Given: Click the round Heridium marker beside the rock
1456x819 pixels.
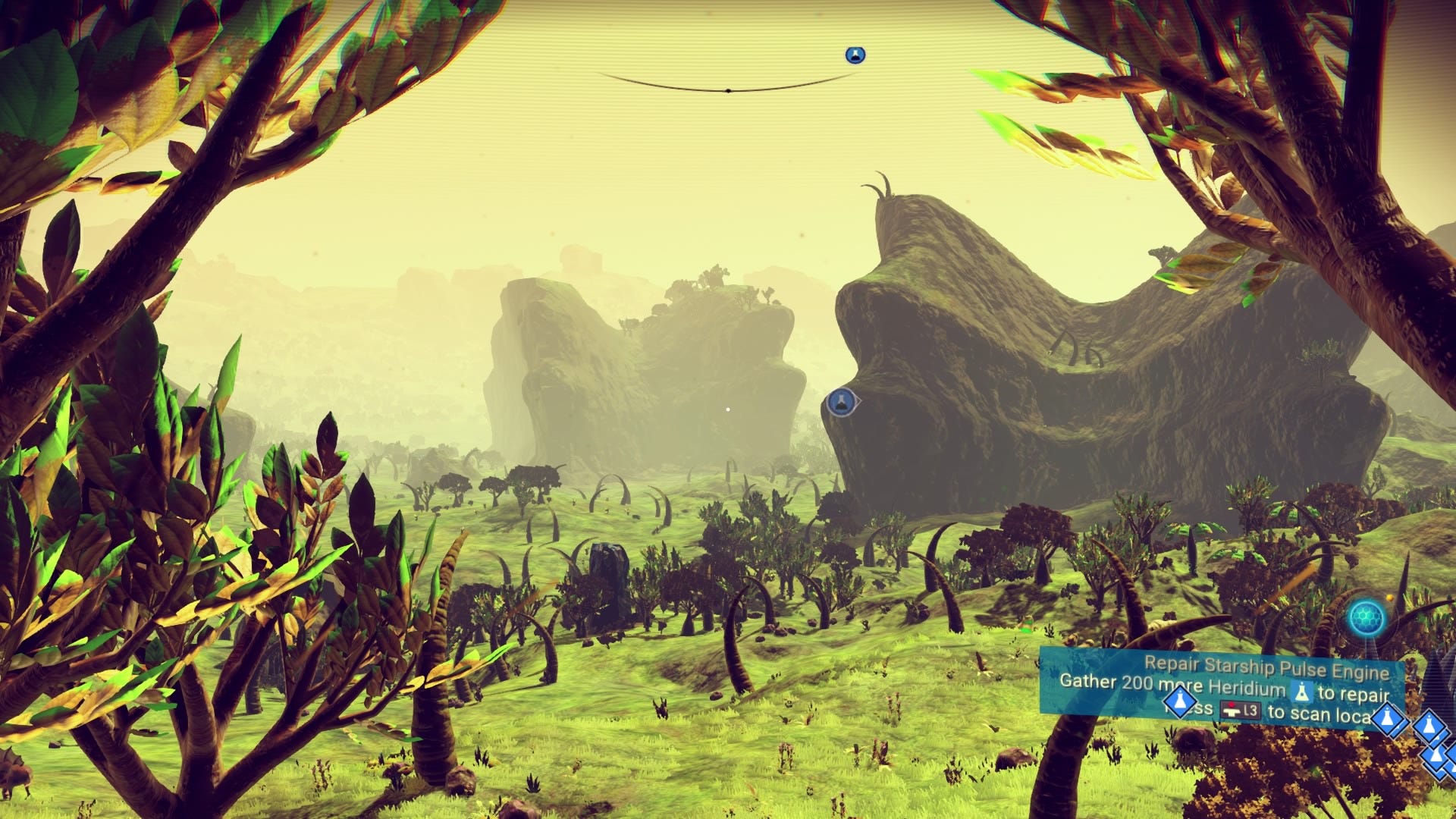Looking at the screenshot, I should [x=839, y=402].
